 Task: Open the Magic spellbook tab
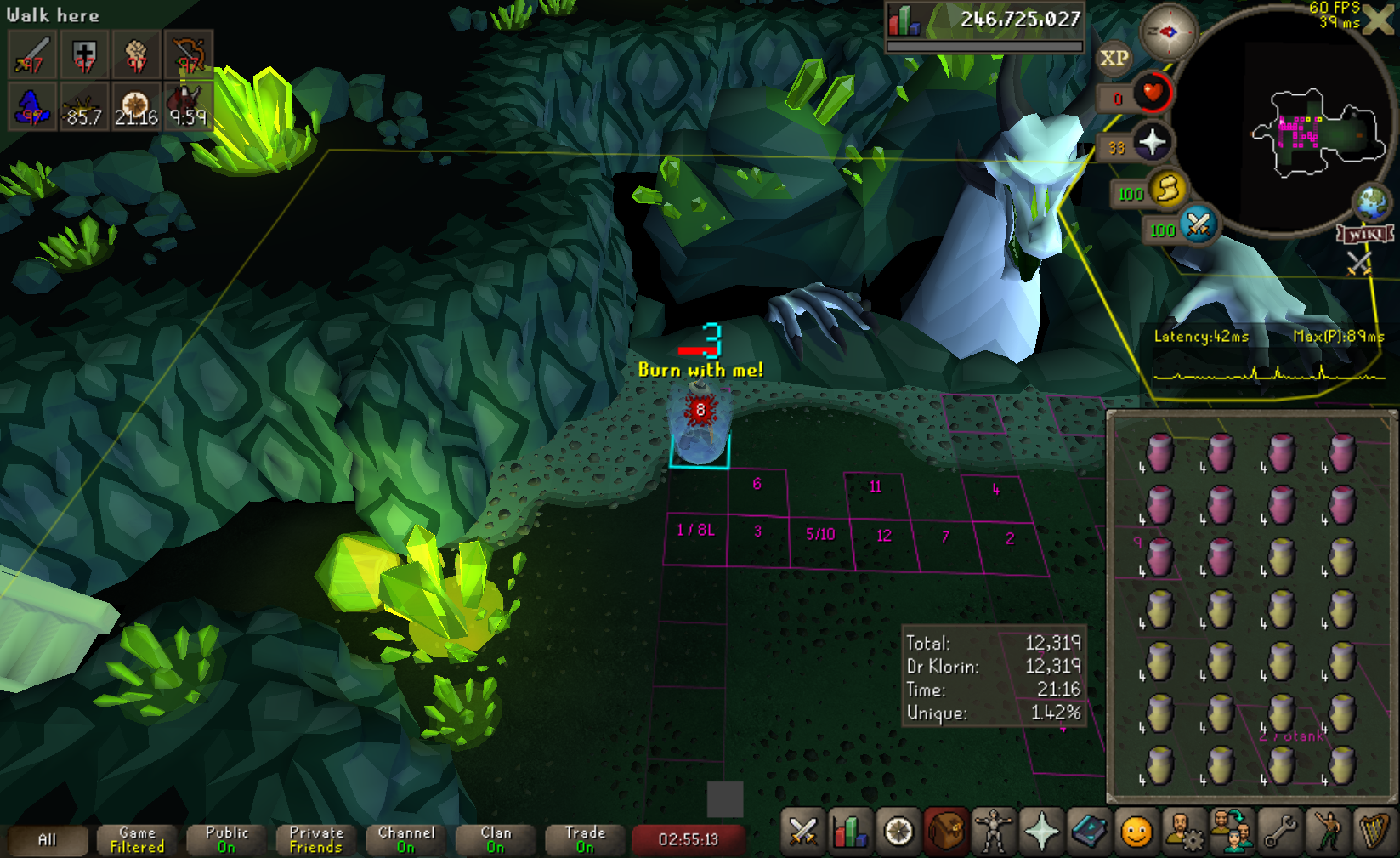(x=1088, y=832)
